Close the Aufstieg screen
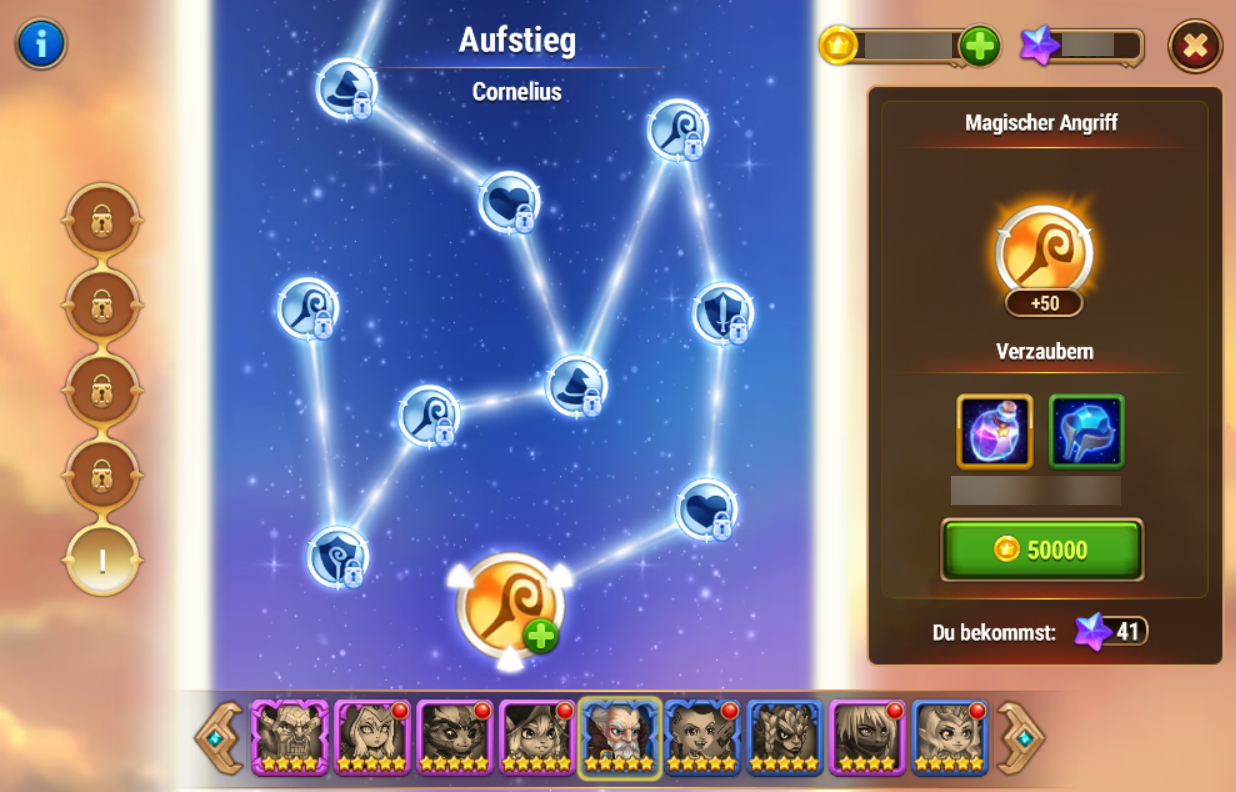Screen dimensions: 1236x792 (x=1195, y=46)
